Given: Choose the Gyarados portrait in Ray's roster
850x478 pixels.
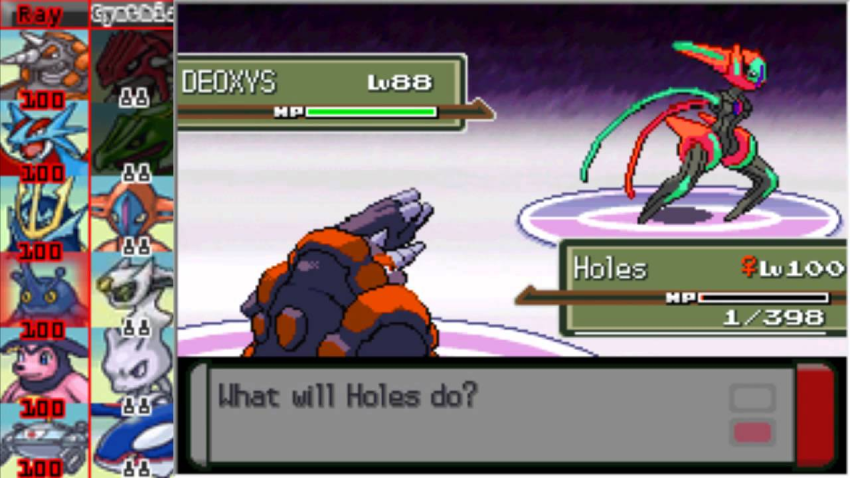Looking at the screenshot, I should [44, 139].
